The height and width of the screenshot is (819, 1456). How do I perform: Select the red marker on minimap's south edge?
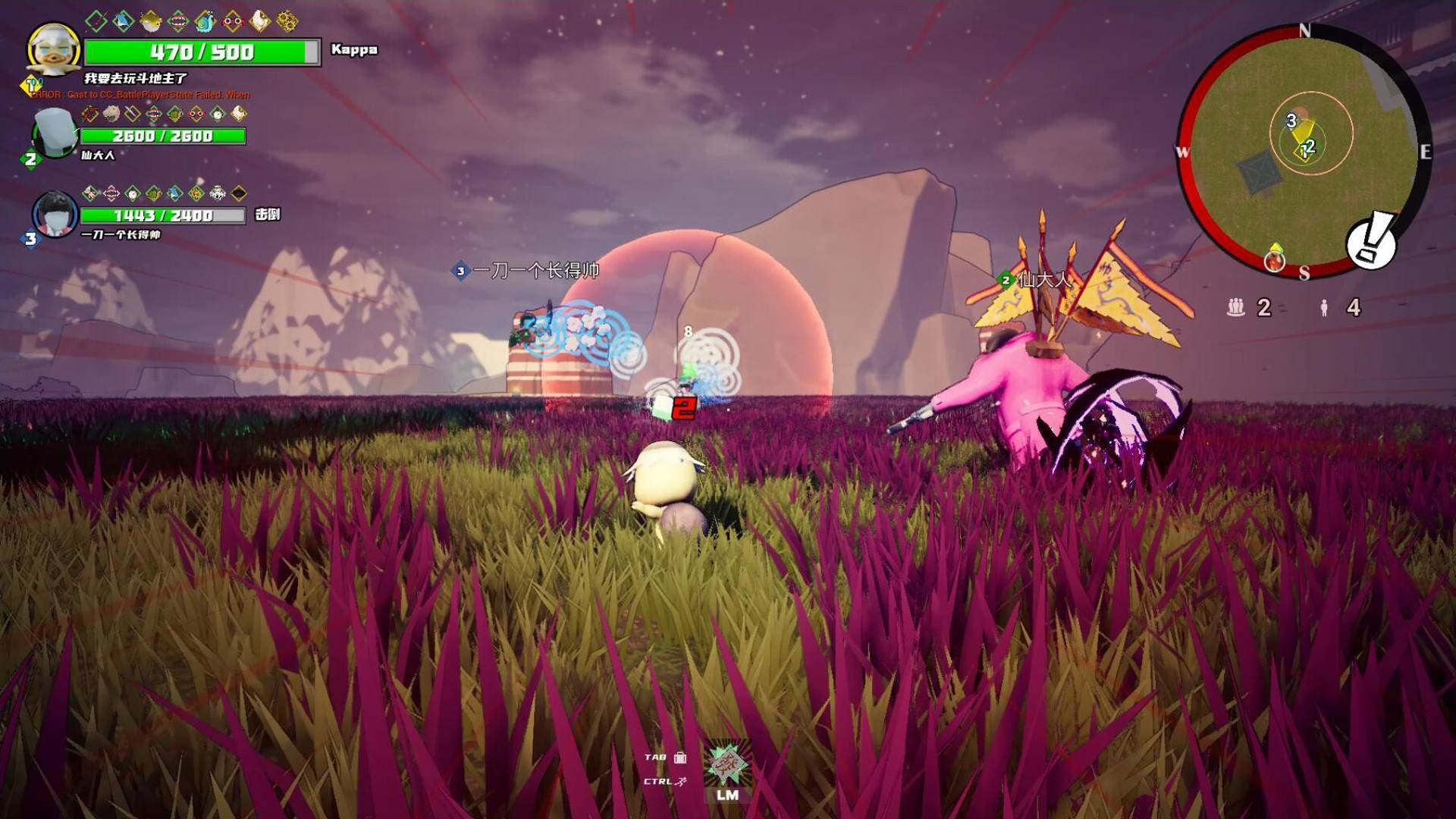tap(1275, 260)
